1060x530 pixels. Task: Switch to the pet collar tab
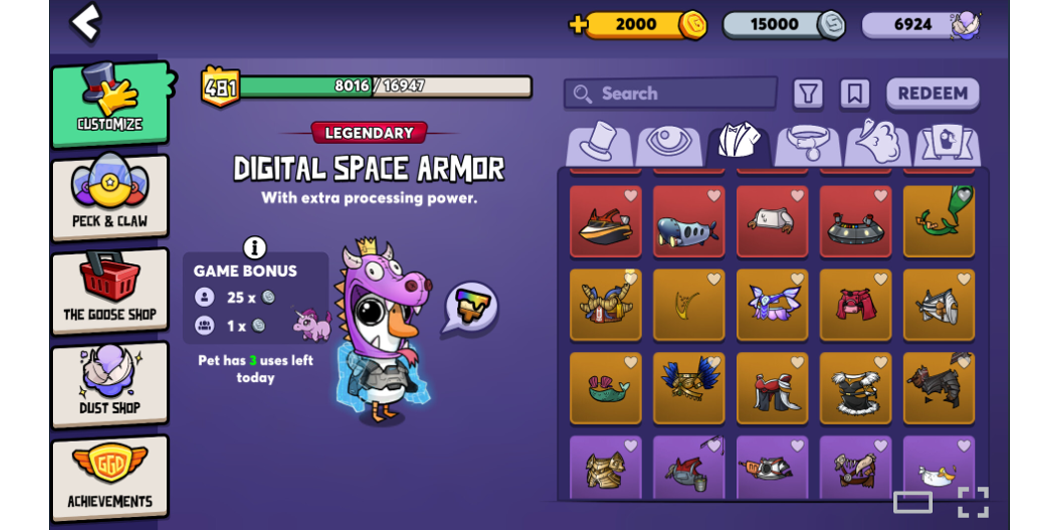[x=807, y=144]
